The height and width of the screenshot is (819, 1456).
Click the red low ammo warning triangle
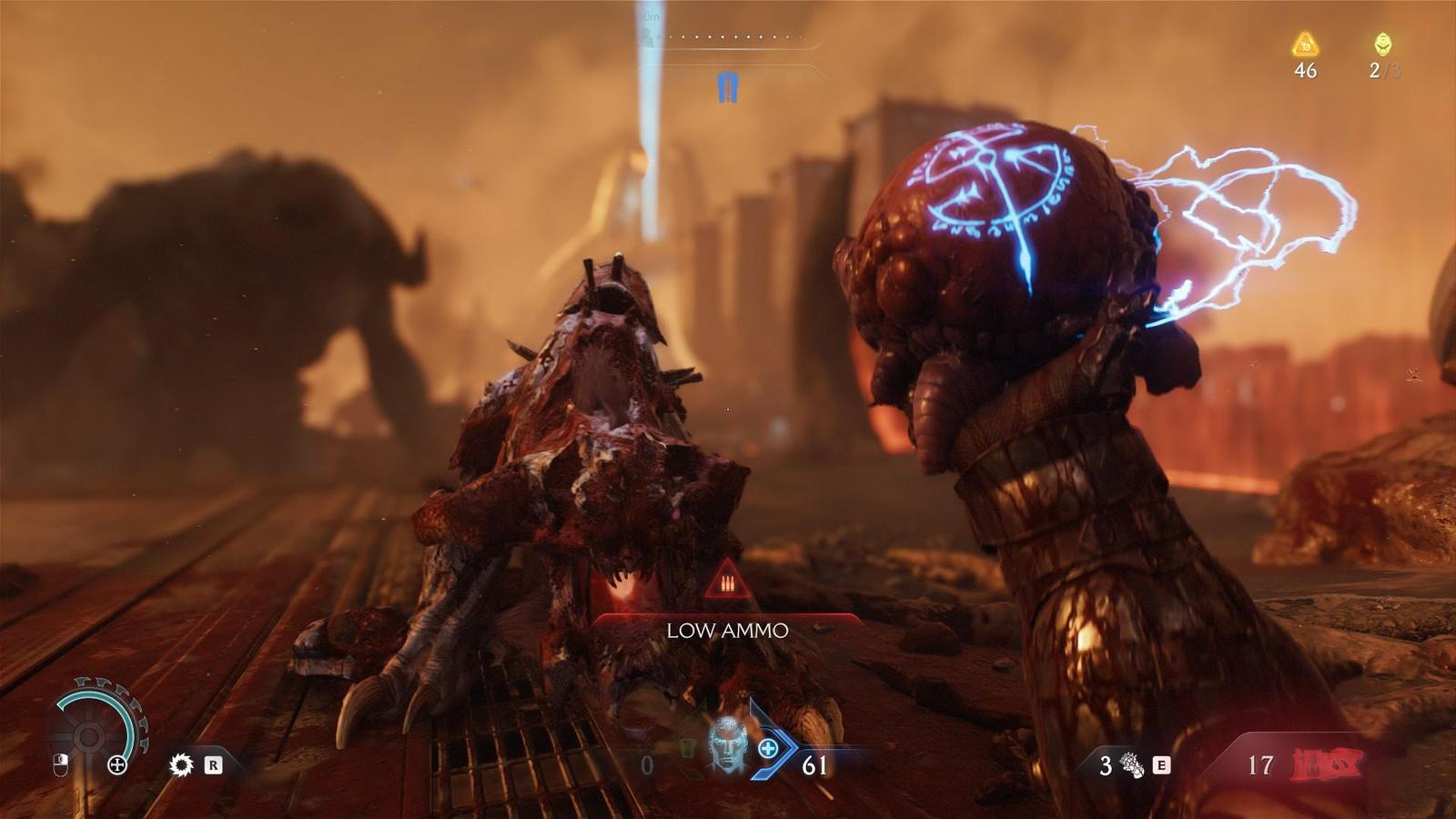(x=727, y=581)
